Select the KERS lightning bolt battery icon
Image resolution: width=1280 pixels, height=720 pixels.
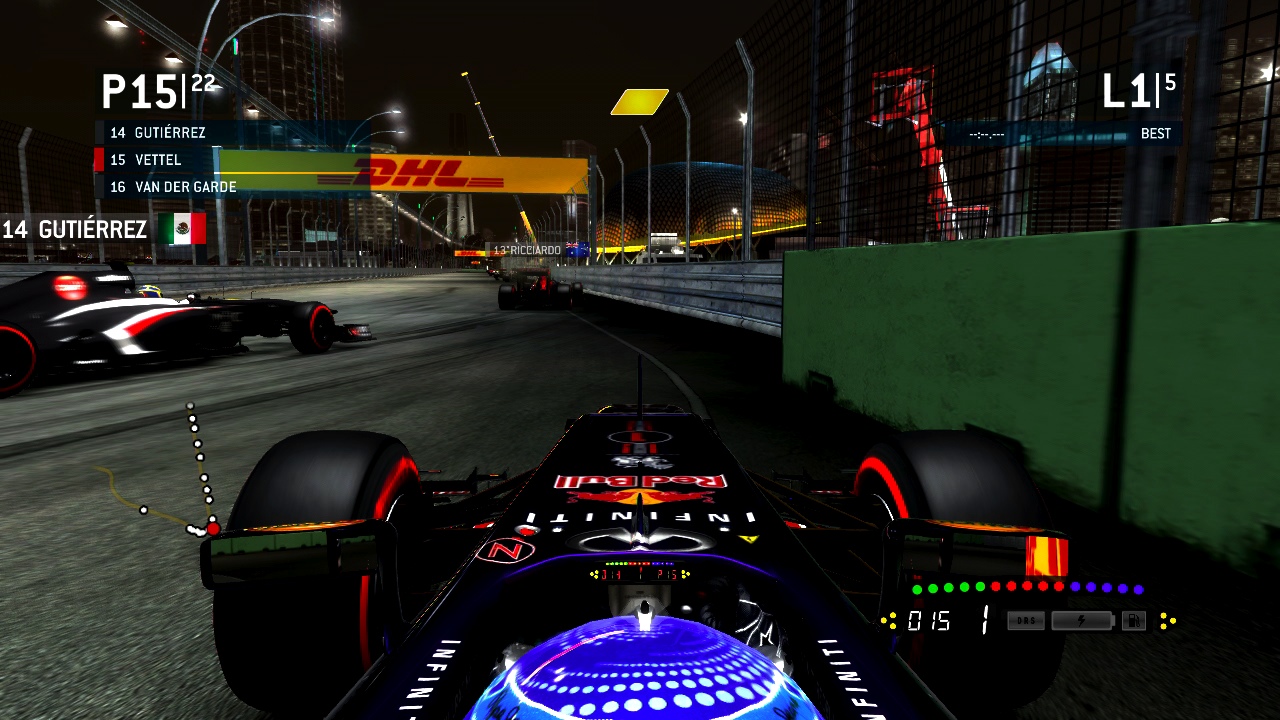click(x=1083, y=620)
